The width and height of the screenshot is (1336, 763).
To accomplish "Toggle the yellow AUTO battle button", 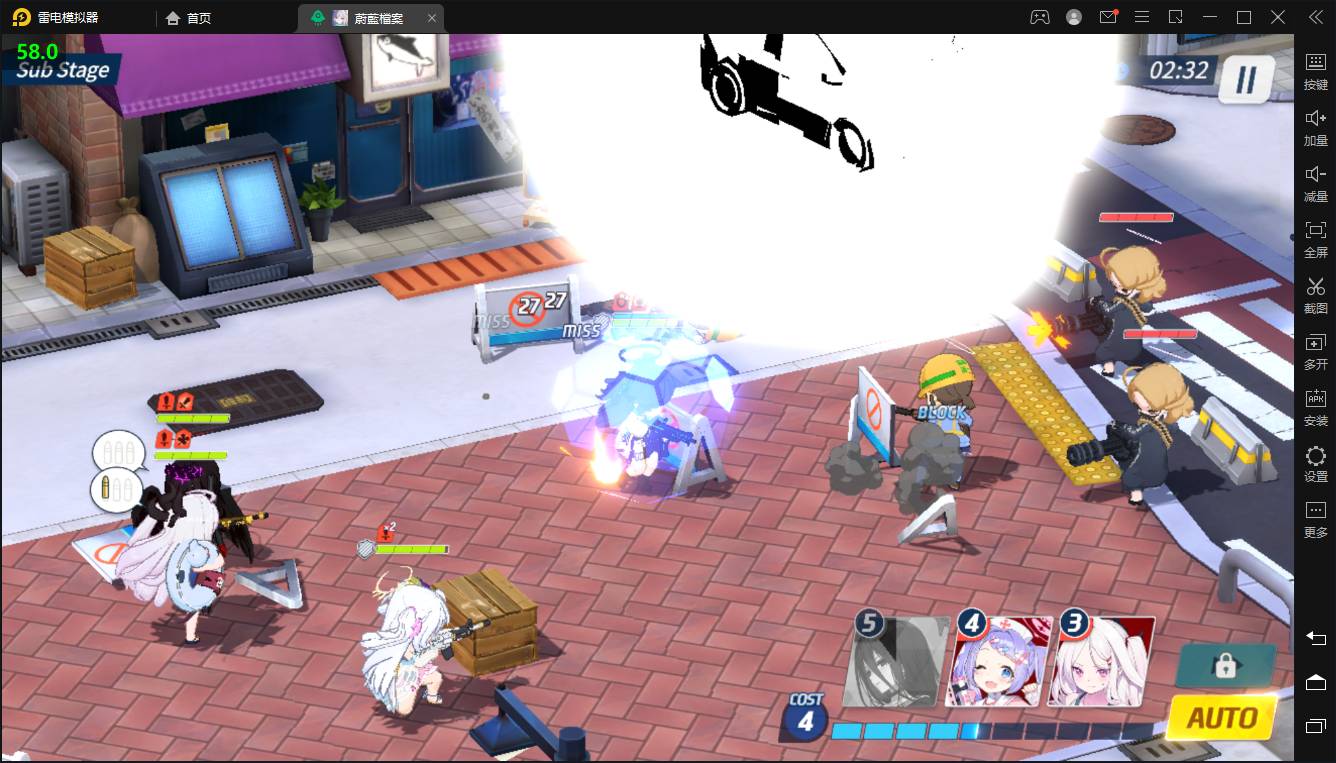I will pos(1221,717).
